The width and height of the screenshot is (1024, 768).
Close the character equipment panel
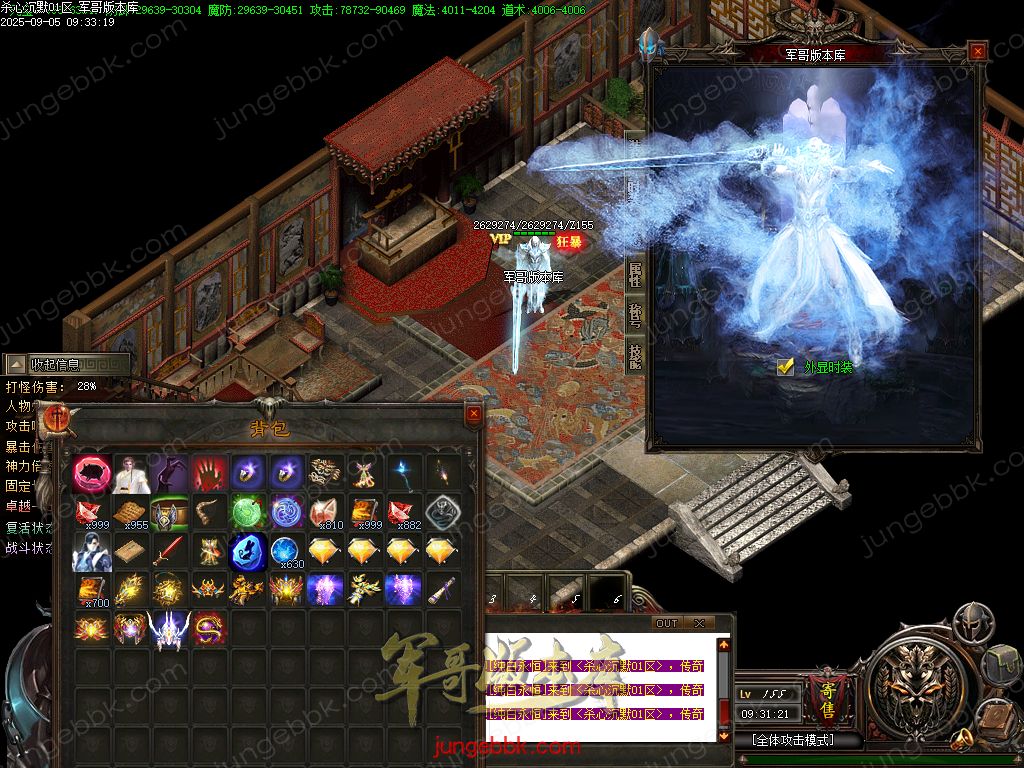pos(978,51)
